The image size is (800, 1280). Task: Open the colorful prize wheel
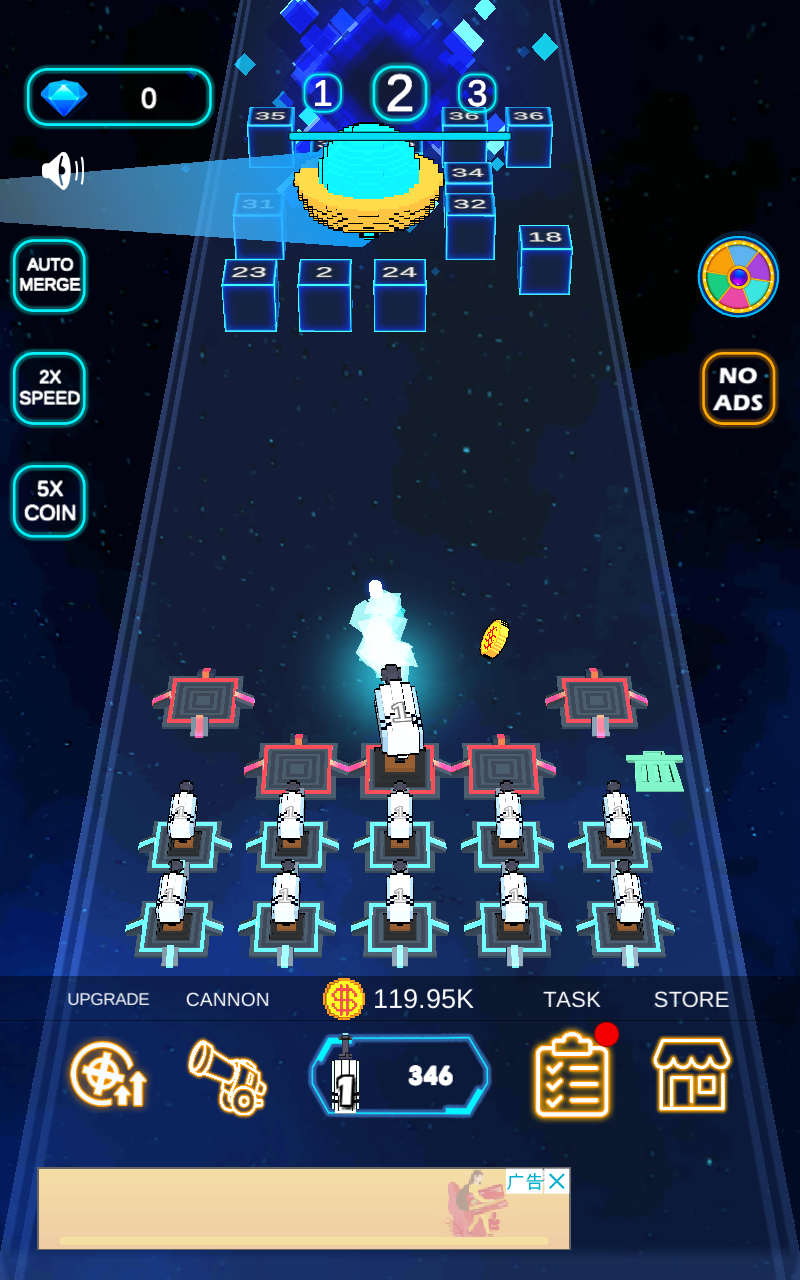coord(738,277)
